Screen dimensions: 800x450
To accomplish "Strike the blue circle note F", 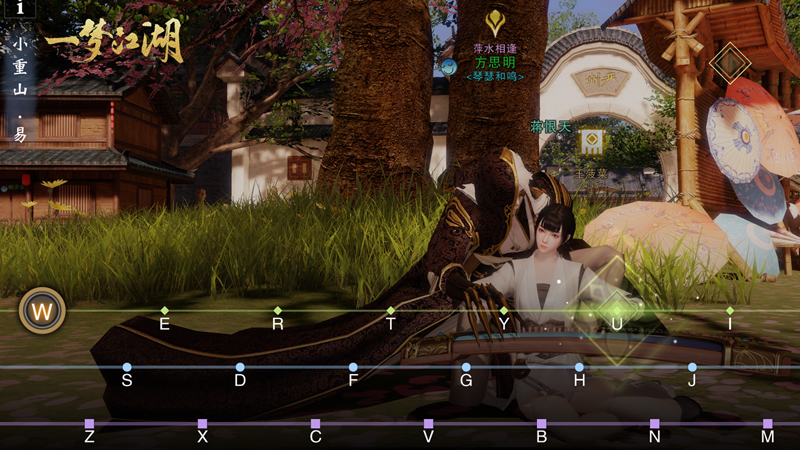I will coord(353,367).
